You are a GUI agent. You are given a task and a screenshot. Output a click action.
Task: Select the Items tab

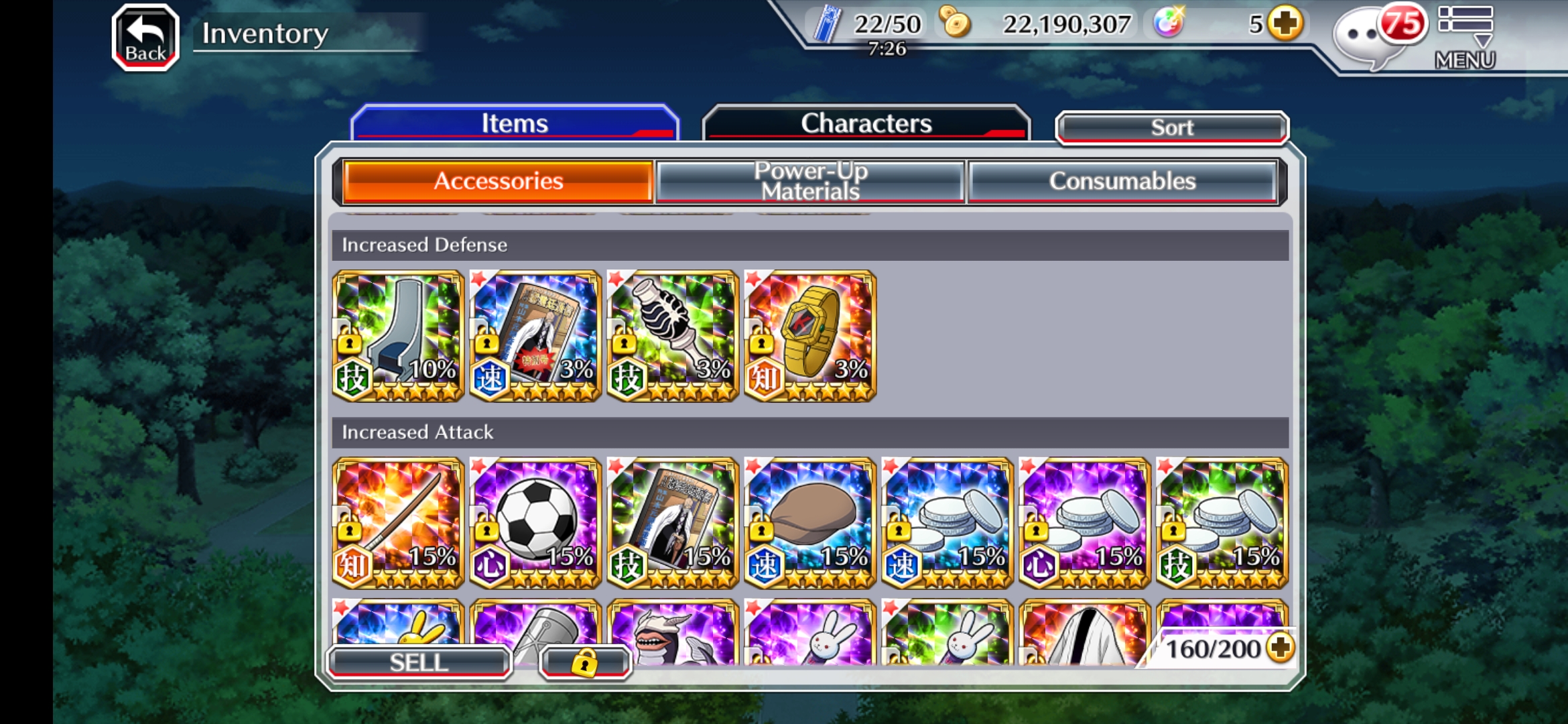[x=515, y=123]
